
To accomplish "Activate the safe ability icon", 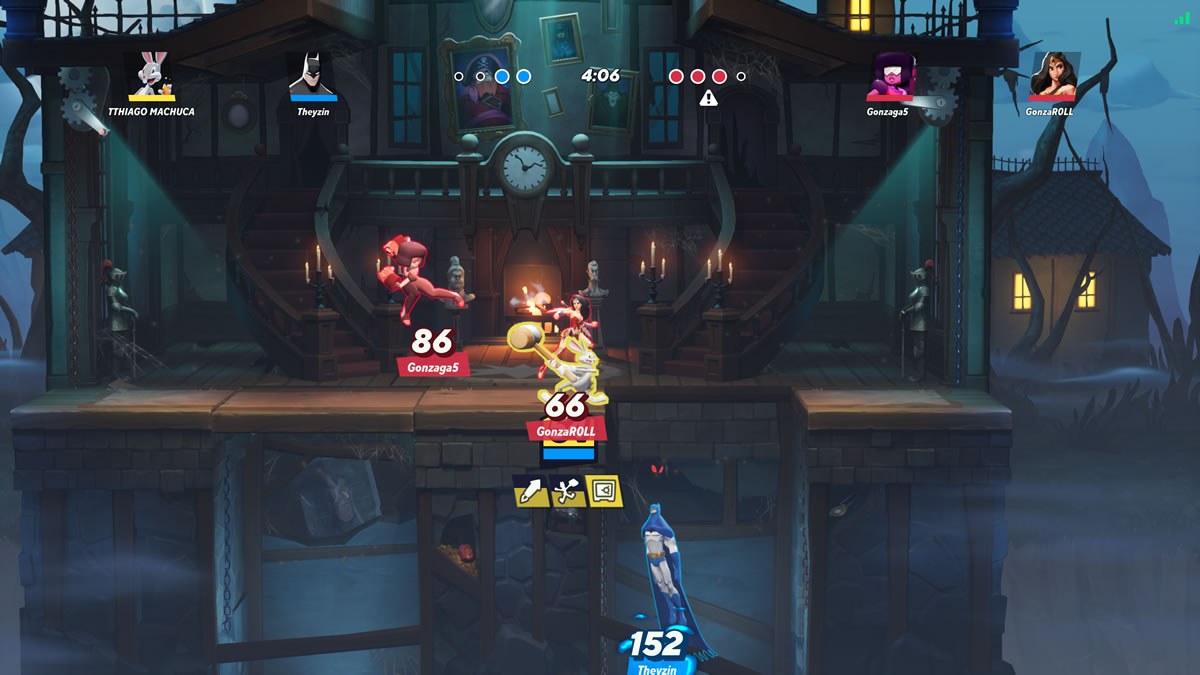I will (x=605, y=490).
